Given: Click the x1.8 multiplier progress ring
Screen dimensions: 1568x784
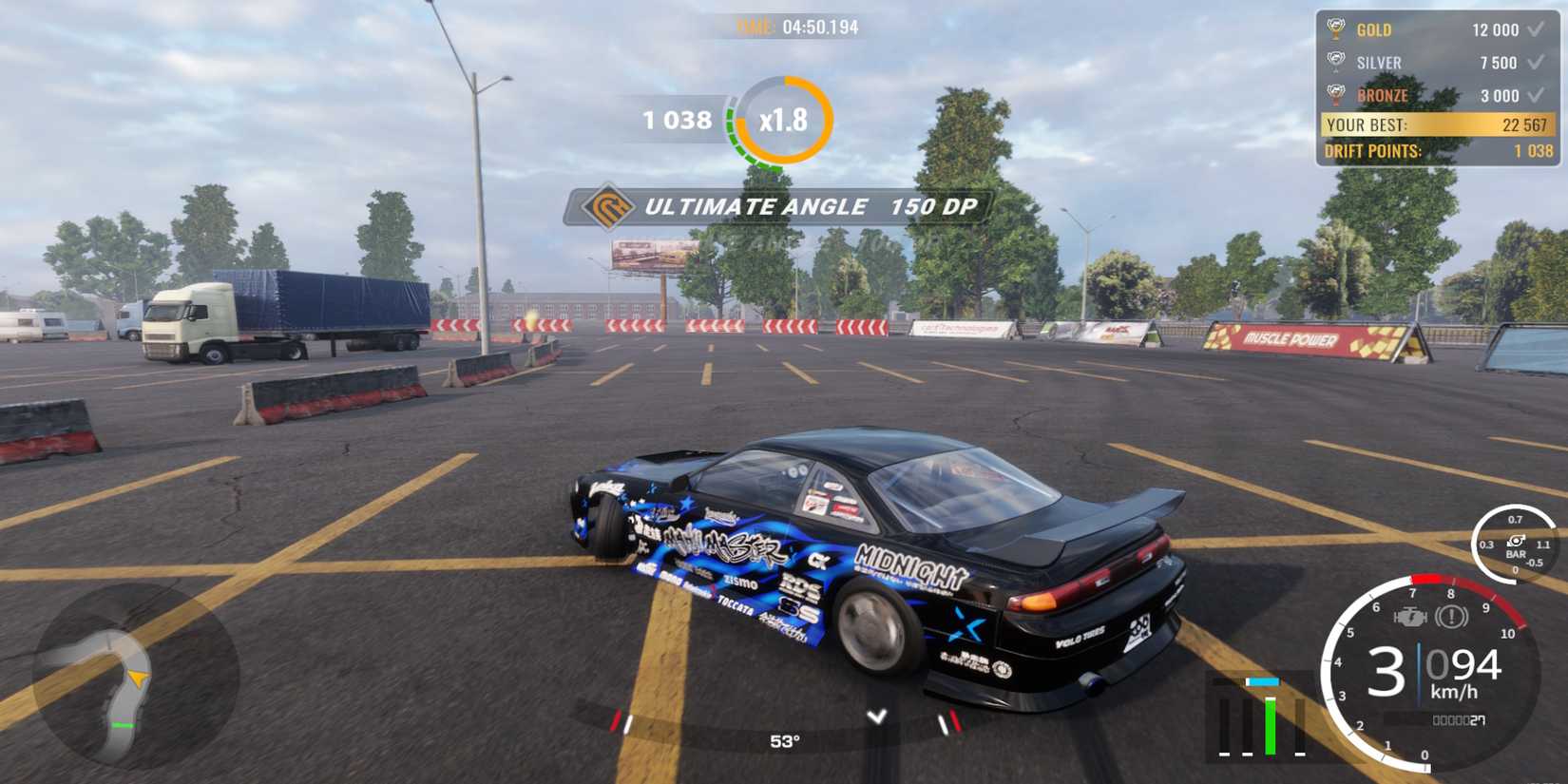Looking at the screenshot, I should pos(782,122).
